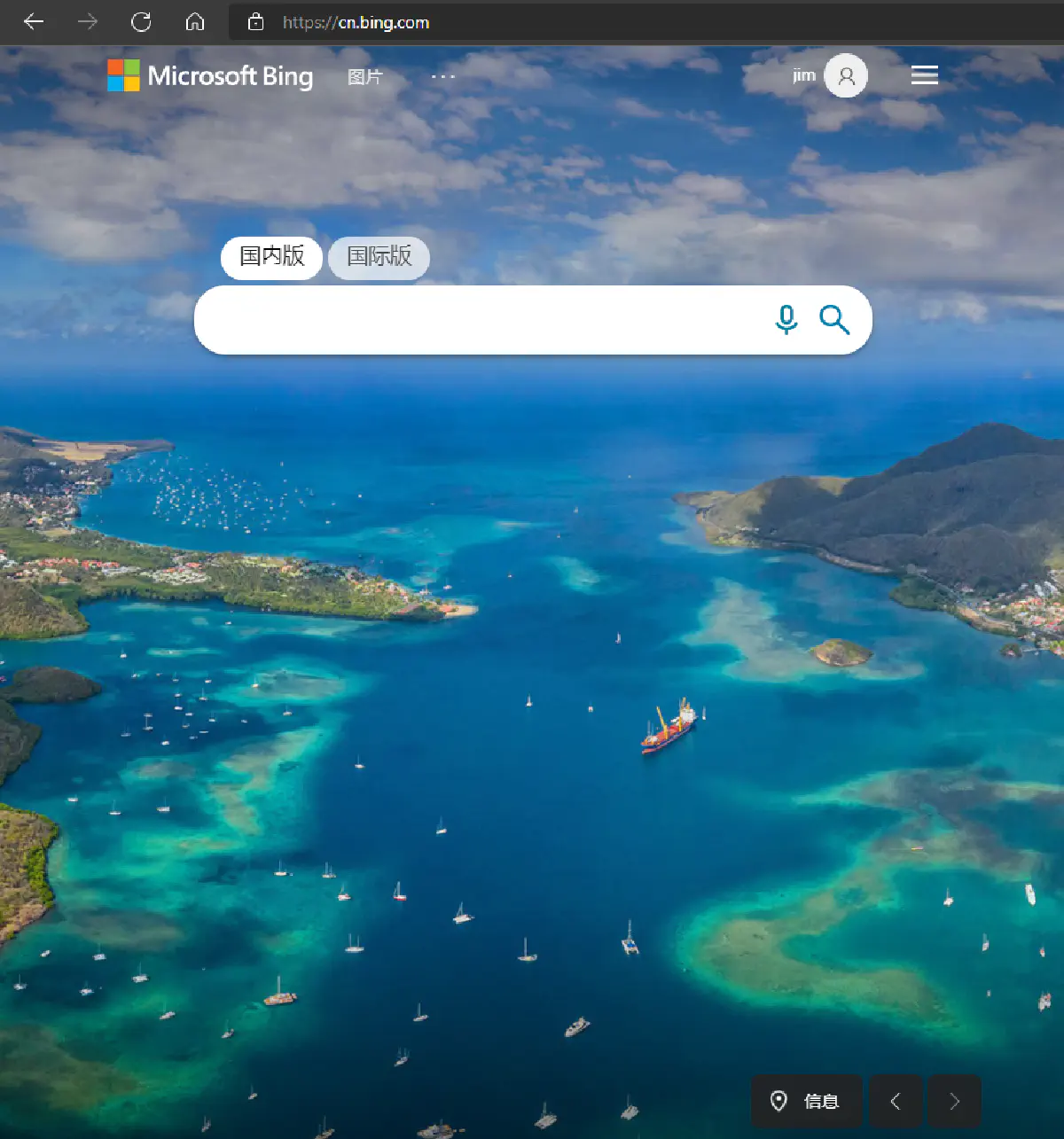Expand the three-dot more menu
This screenshot has width=1064, height=1139.
pos(443,77)
